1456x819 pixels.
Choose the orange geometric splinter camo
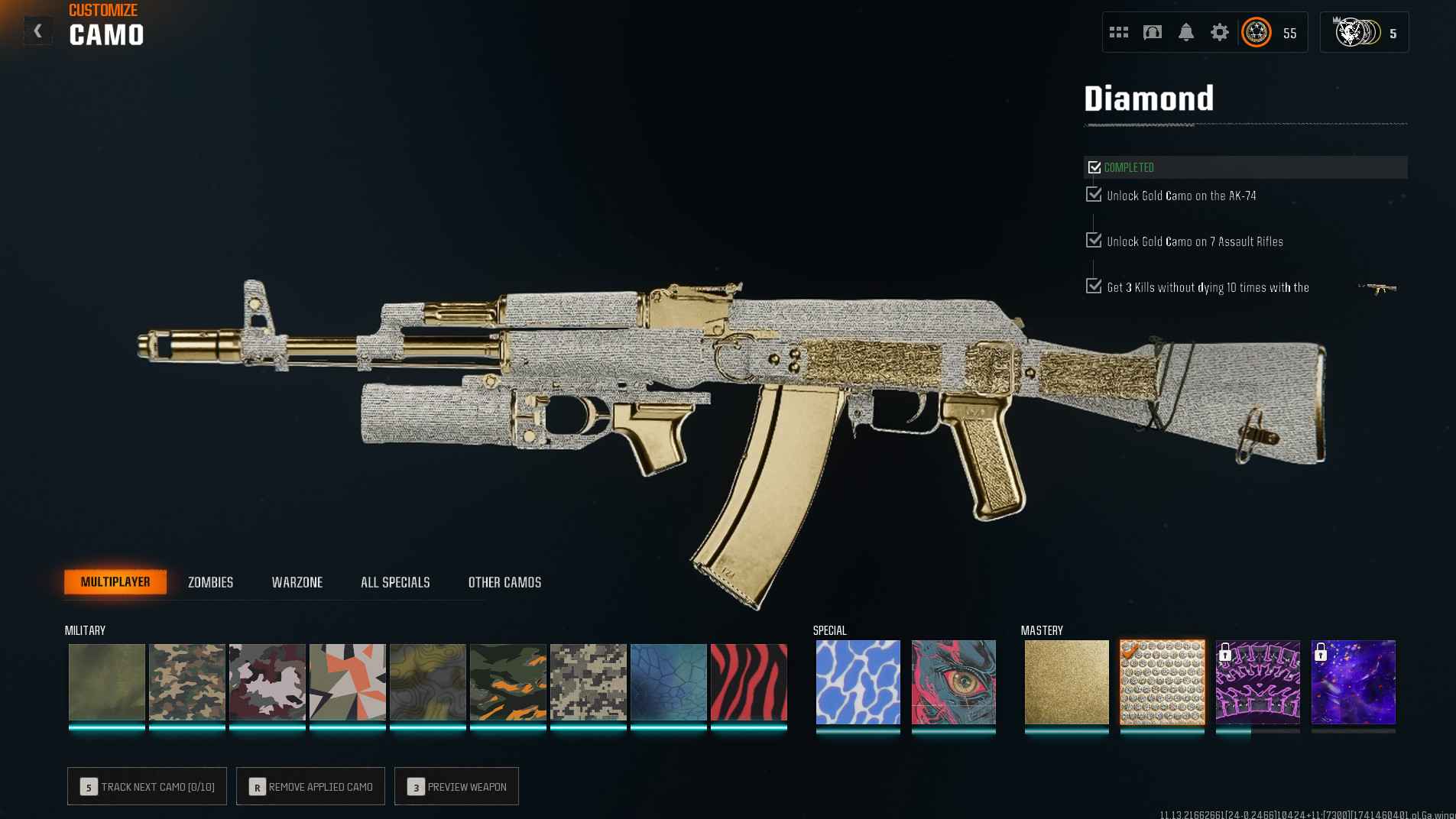347,682
